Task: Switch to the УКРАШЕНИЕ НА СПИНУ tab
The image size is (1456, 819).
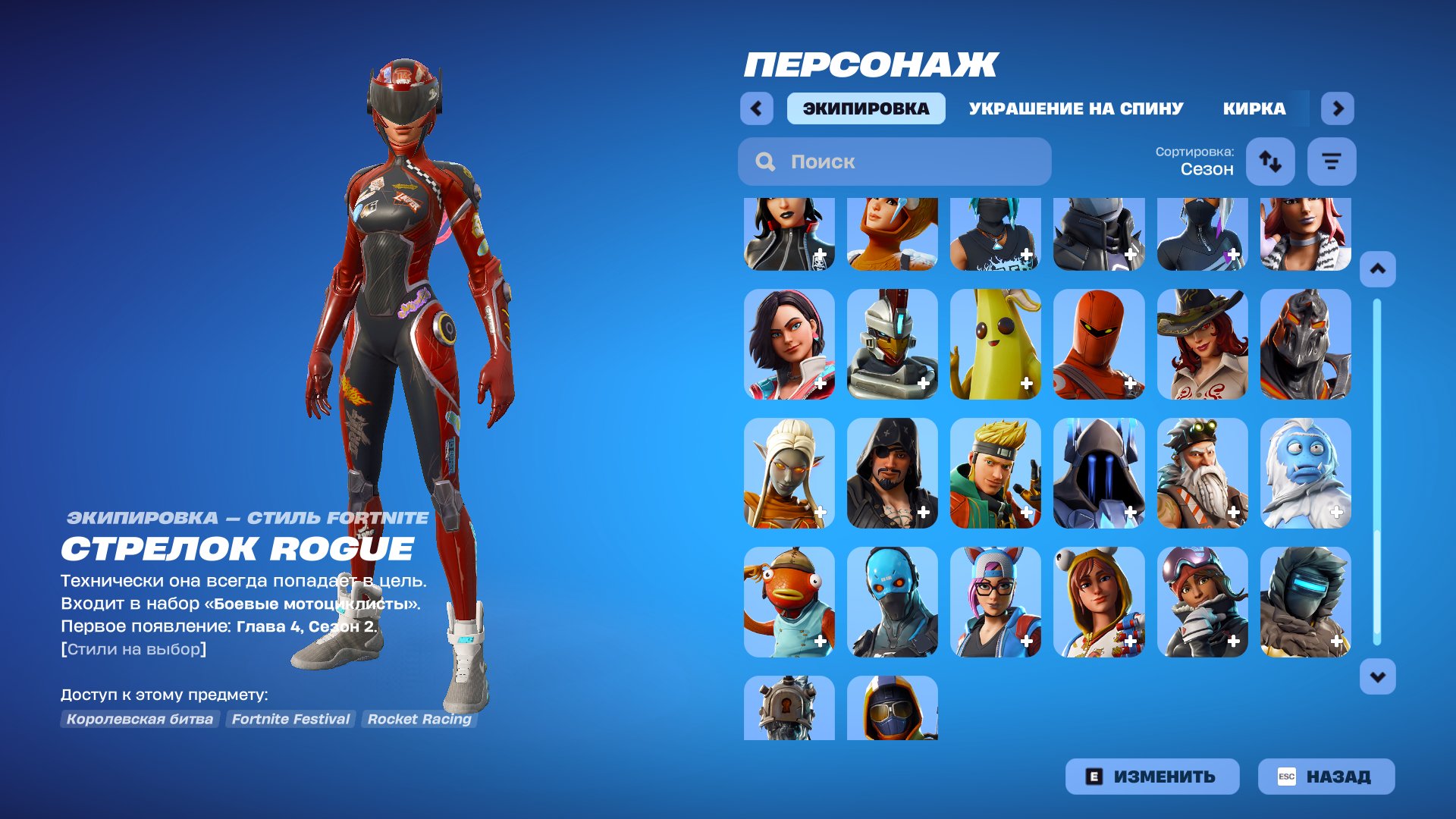Action: tap(1075, 108)
